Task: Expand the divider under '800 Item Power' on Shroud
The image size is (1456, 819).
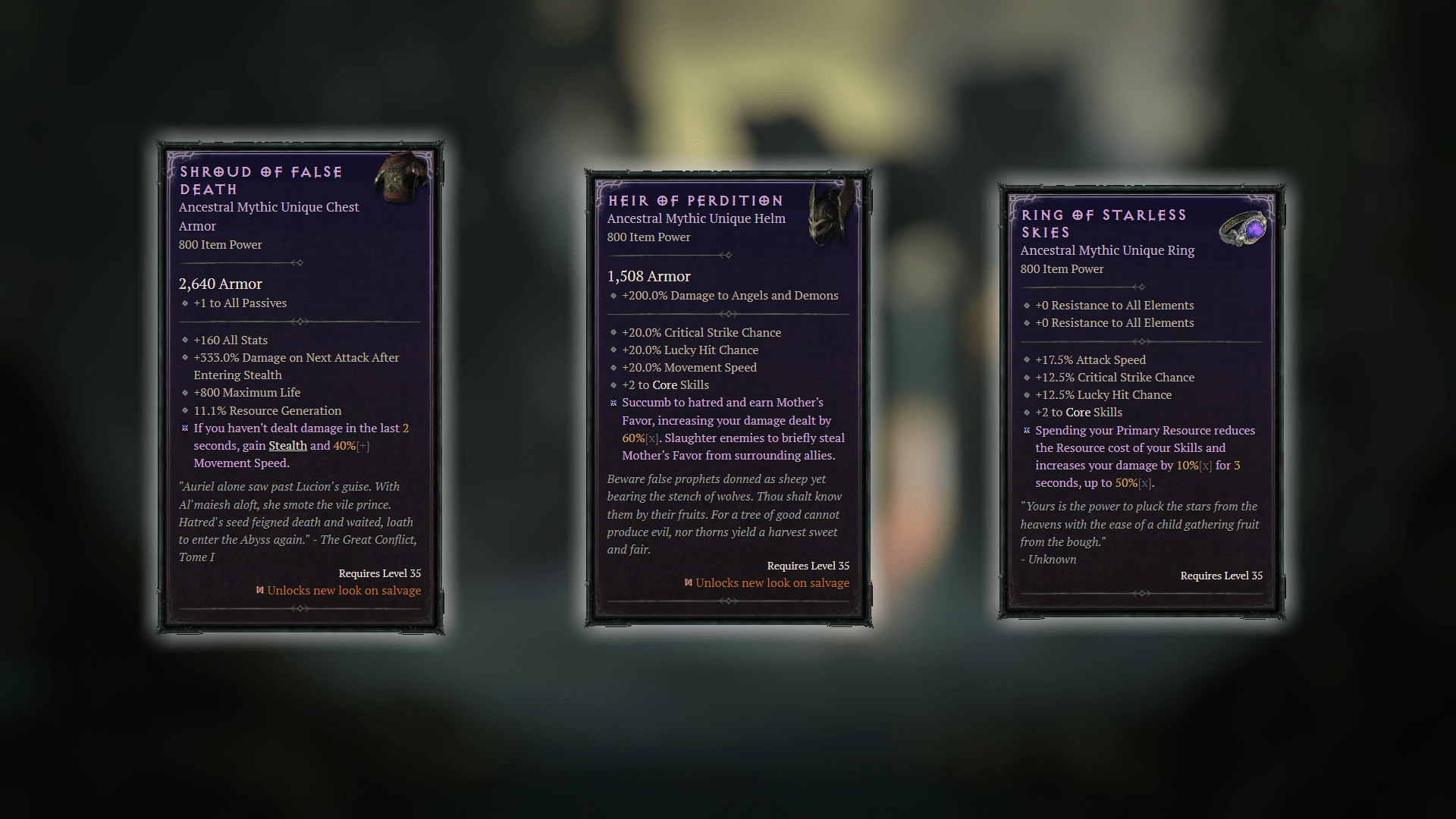Action: (x=299, y=262)
